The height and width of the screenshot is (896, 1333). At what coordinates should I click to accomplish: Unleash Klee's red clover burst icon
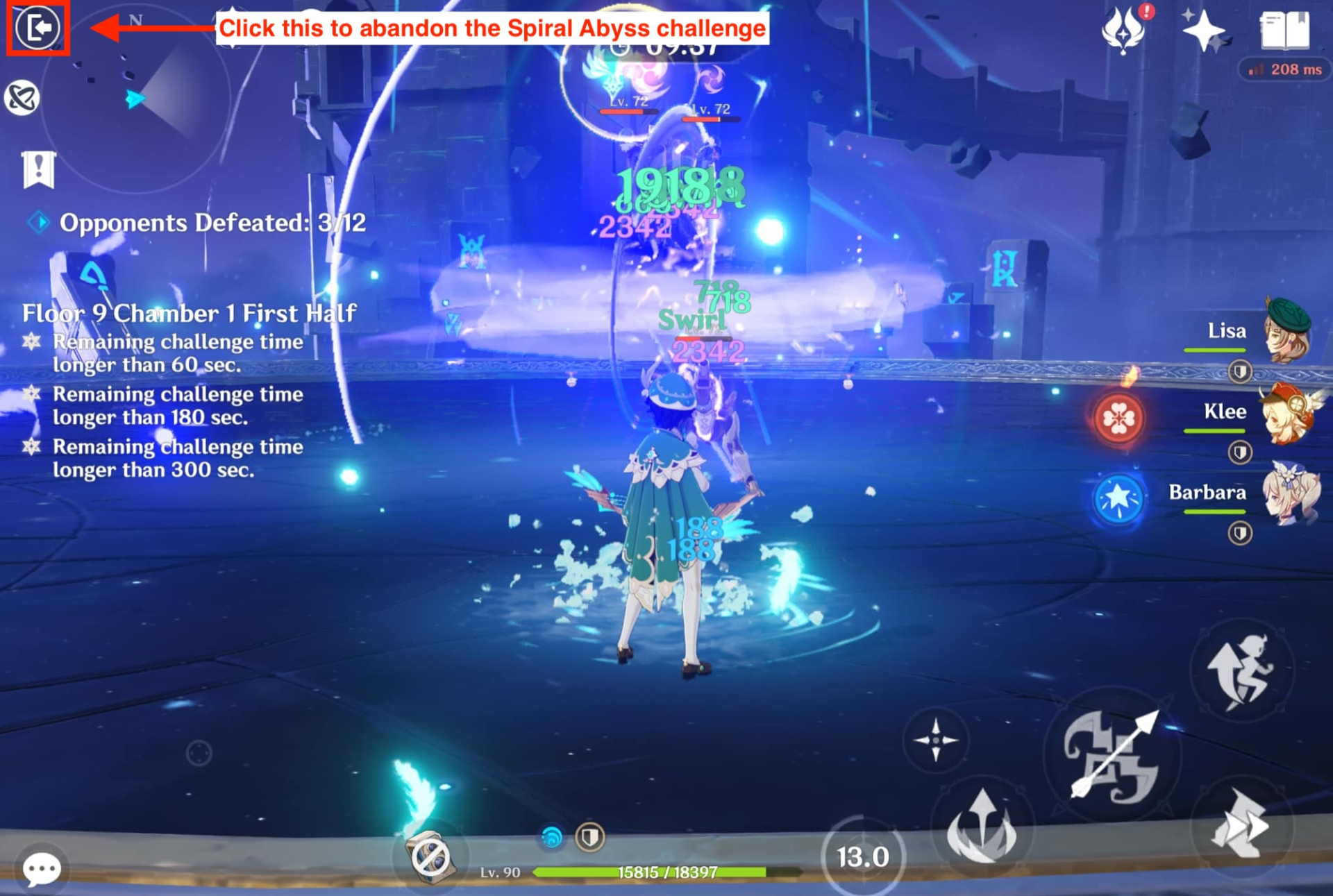[x=1118, y=419]
